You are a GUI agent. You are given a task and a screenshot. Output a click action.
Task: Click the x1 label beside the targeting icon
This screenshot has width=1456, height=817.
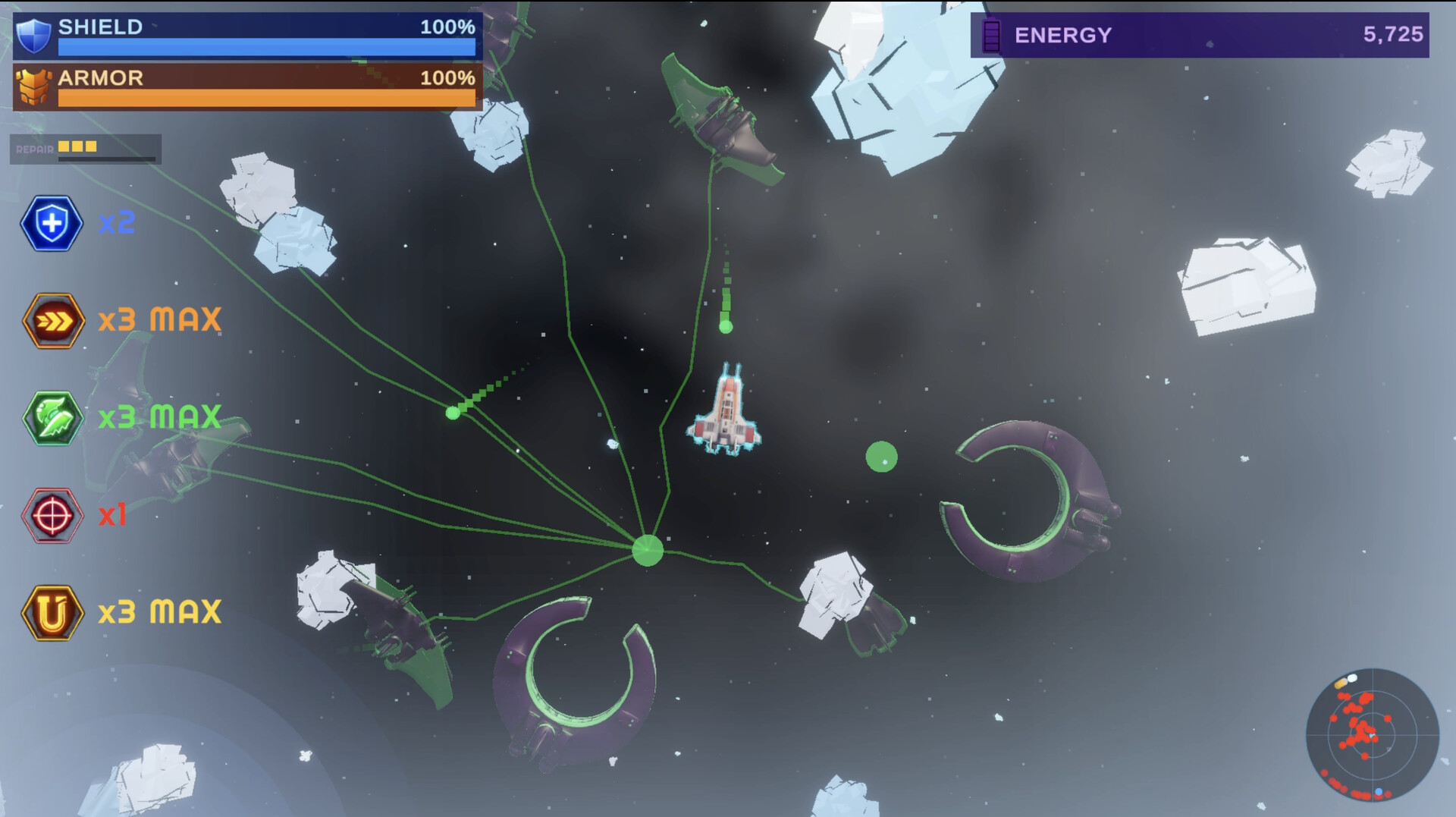pyautogui.click(x=114, y=514)
